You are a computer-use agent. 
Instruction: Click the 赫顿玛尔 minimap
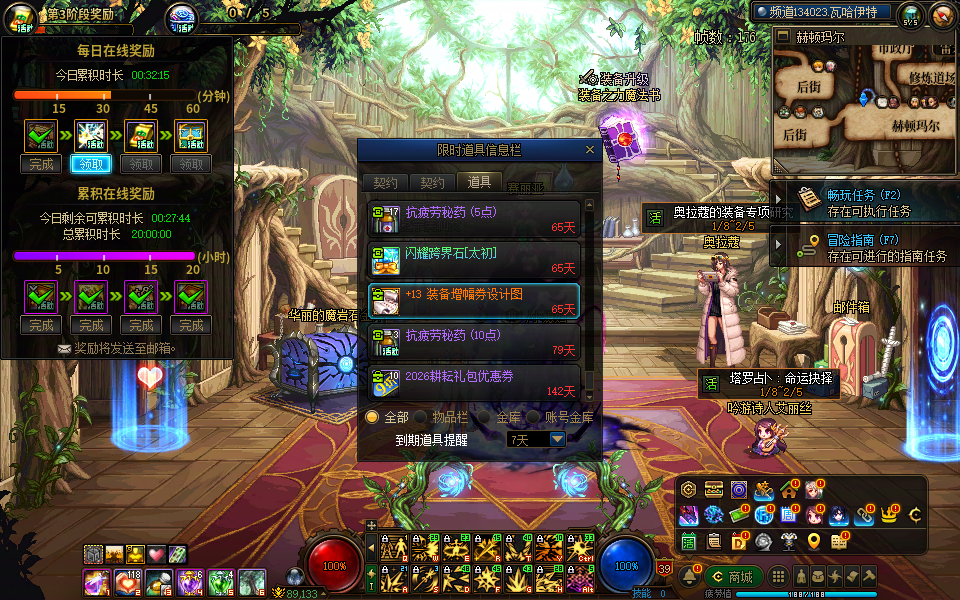click(x=865, y=100)
